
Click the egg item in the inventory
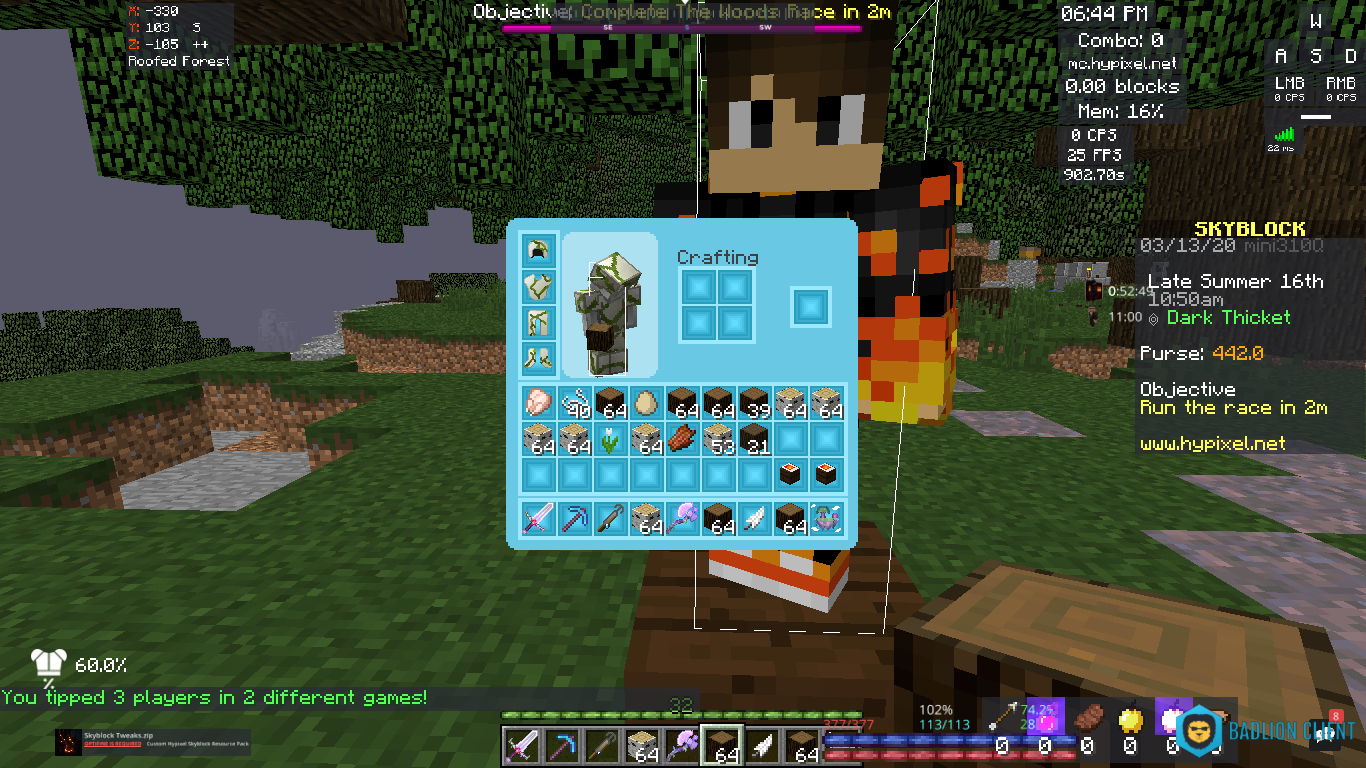[647, 402]
